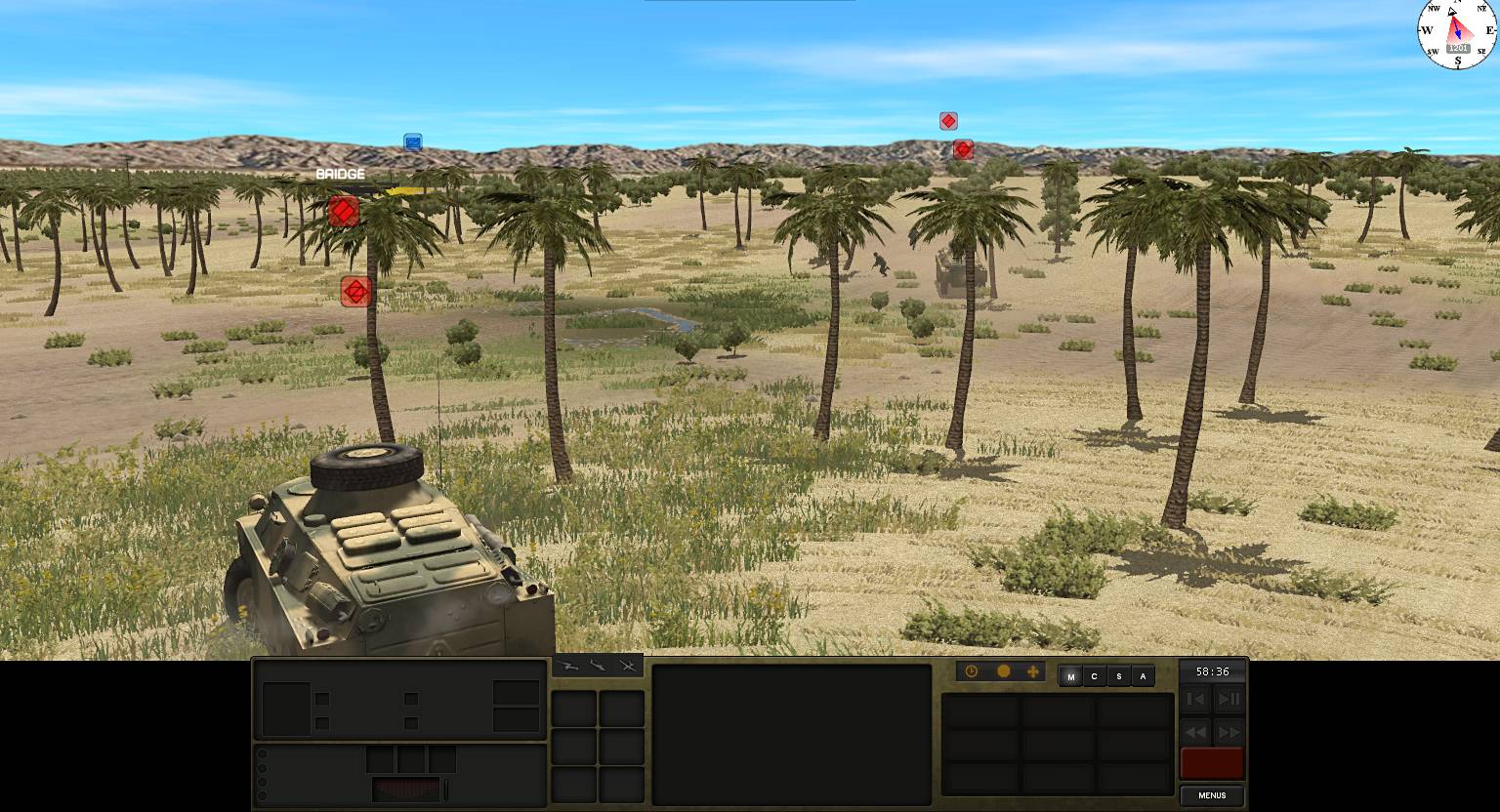The height and width of the screenshot is (812, 1500).
Task: Click the middle weapon silhouette icon above the panel
Action: tap(598, 665)
